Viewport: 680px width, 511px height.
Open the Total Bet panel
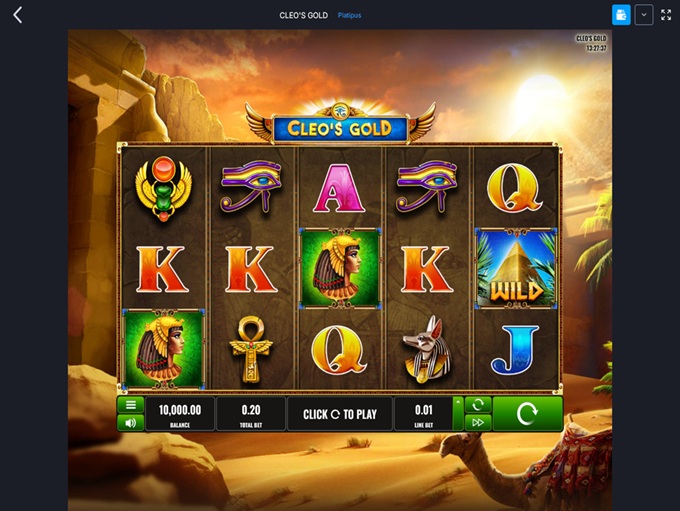(x=250, y=413)
